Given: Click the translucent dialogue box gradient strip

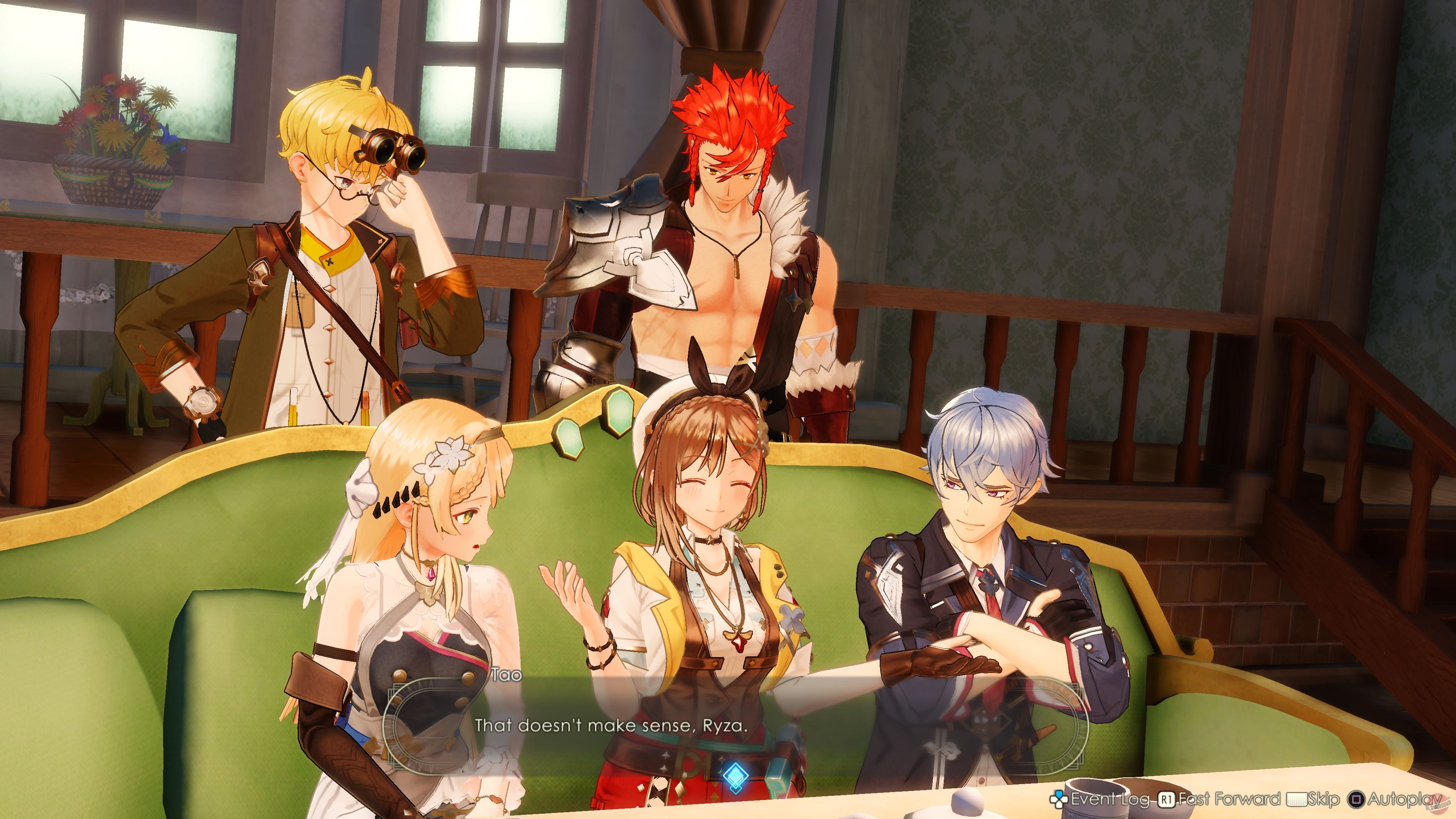Looking at the screenshot, I should coord(735,718).
